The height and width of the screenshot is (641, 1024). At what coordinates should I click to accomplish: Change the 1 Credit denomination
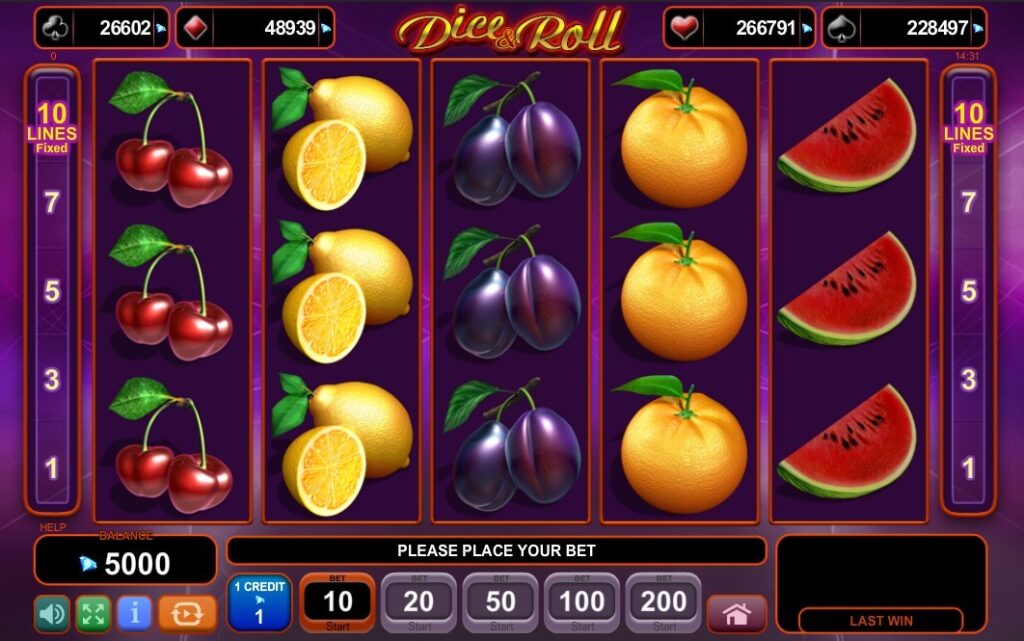point(259,602)
